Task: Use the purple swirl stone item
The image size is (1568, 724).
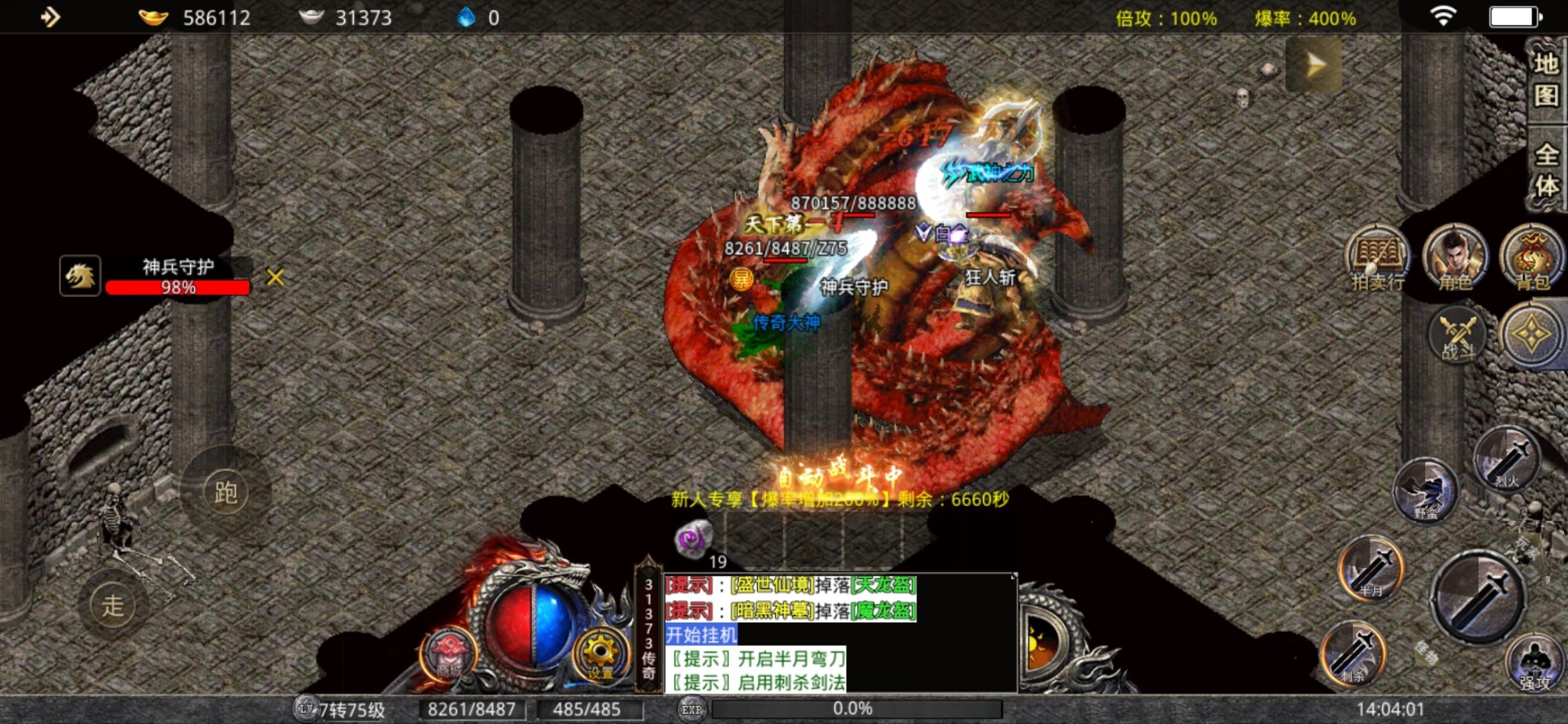Action: point(693,538)
